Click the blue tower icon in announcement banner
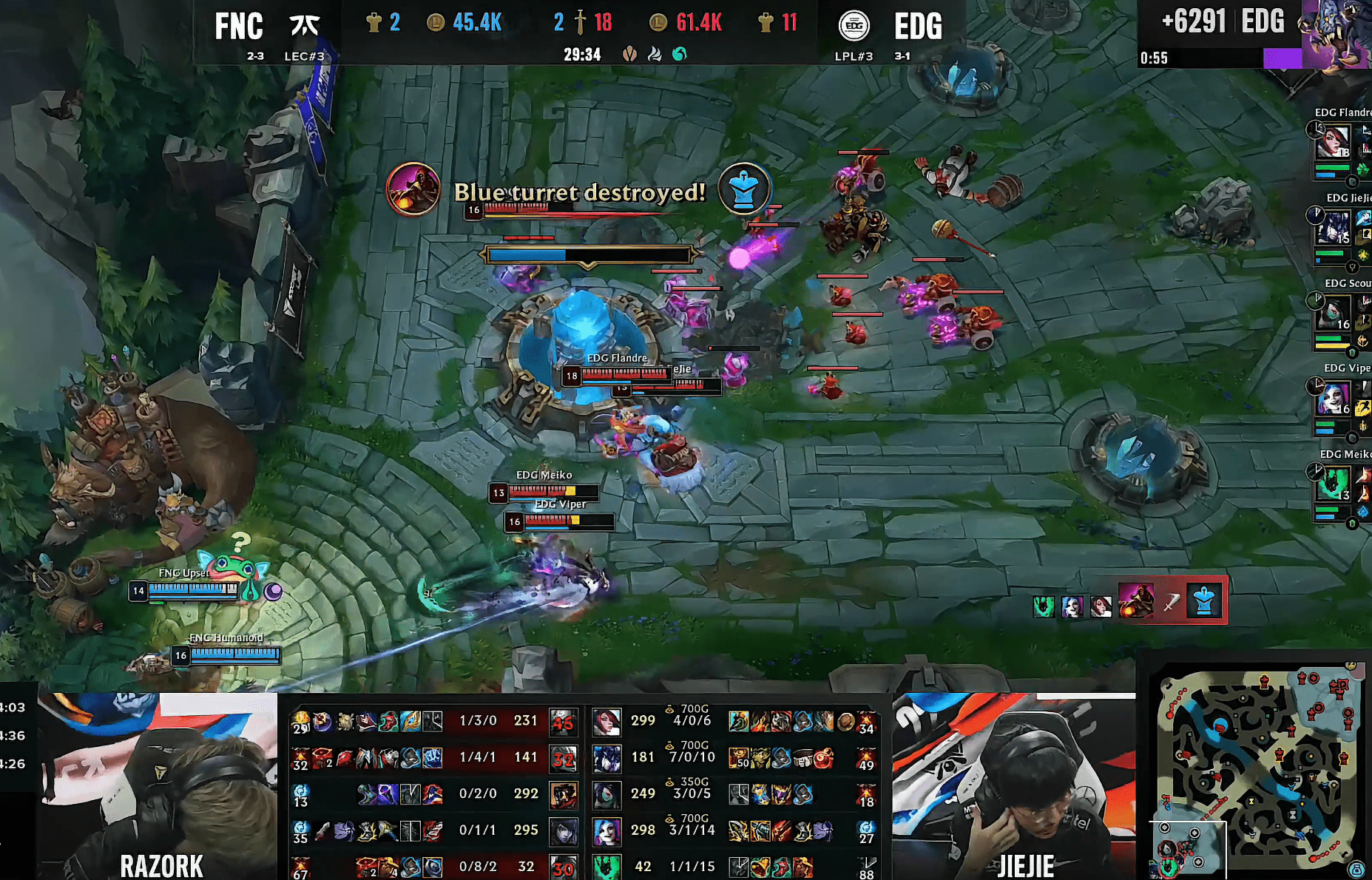 tap(743, 189)
